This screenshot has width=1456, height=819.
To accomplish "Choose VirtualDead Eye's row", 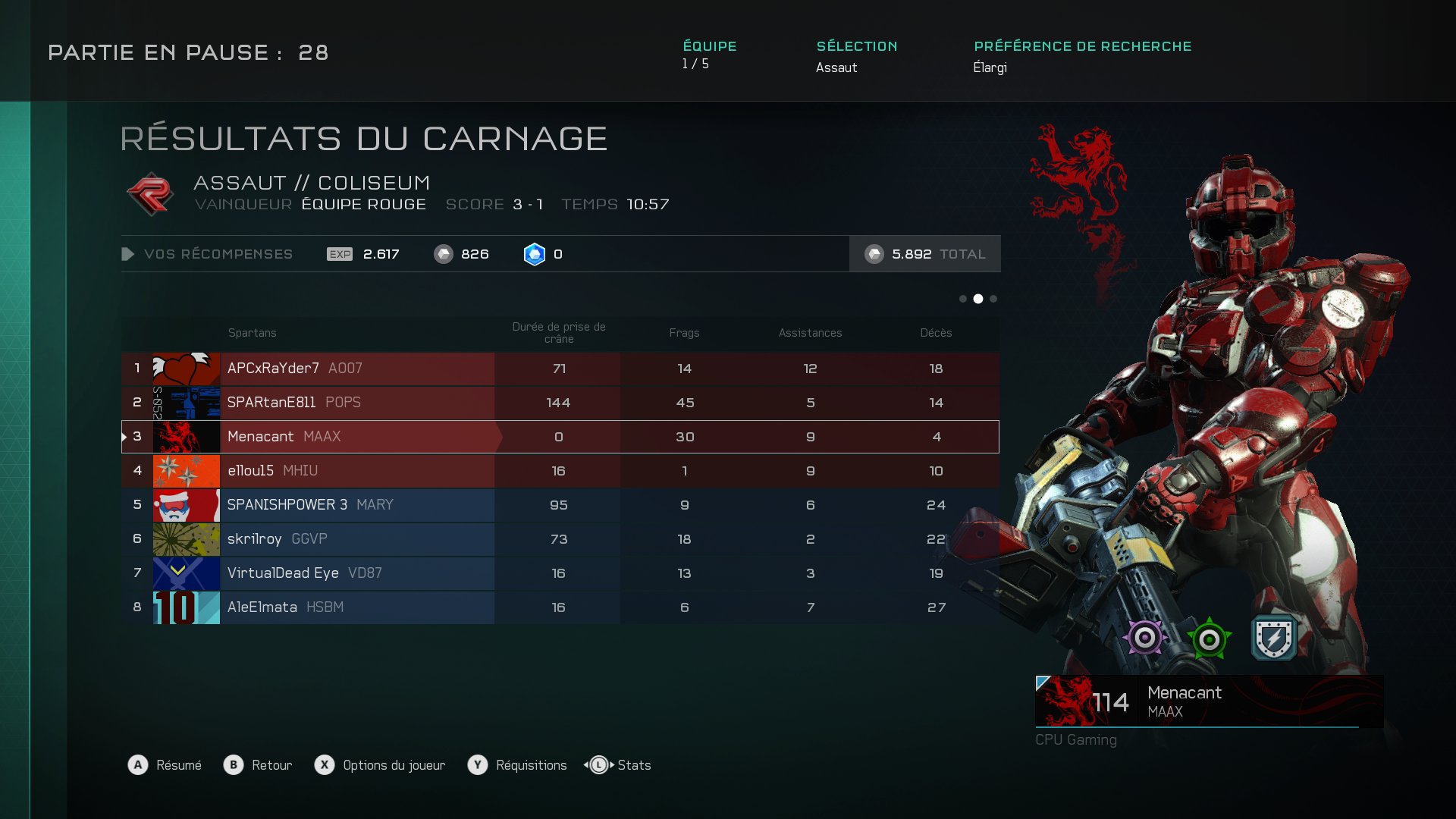I will click(560, 573).
